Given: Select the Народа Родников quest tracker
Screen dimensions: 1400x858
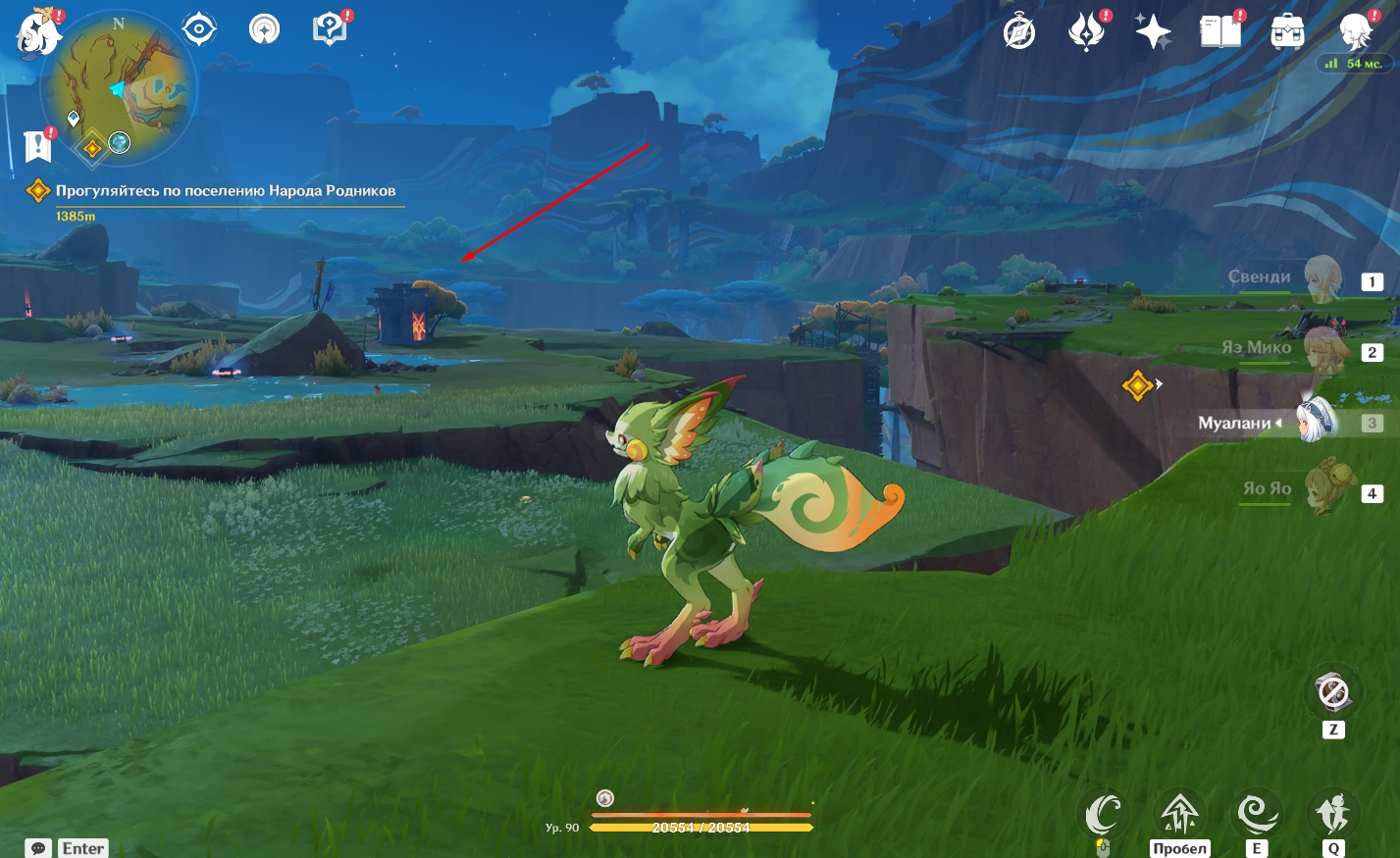Looking at the screenshot, I should (x=225, y=190).
